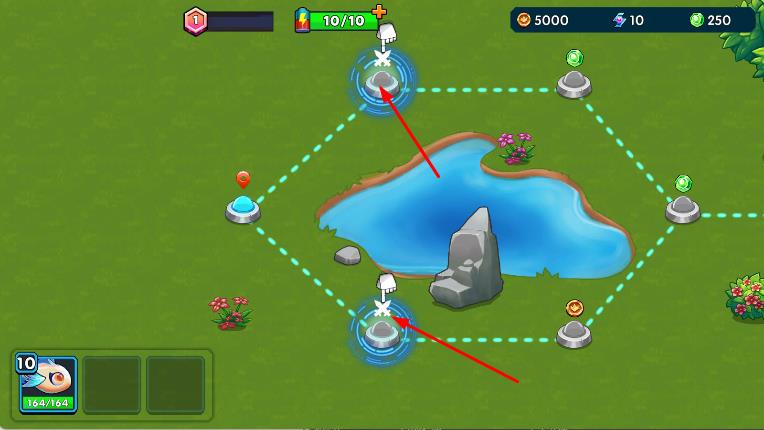This screenshot has width=764, height=430.
Task: Click the cyan node with the orange location pin
Action: point(243,208)
